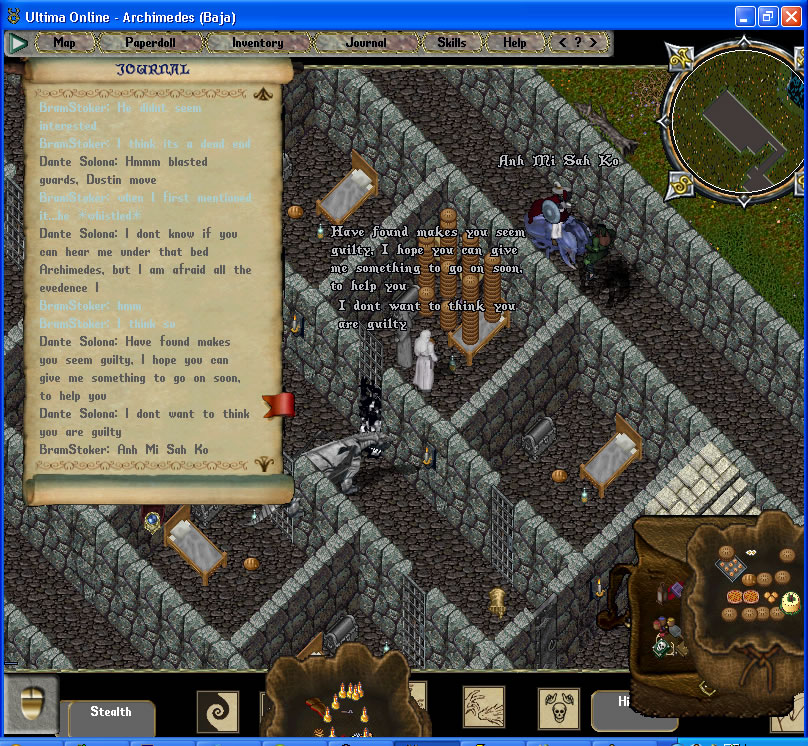Minimize the Ultima Online window

(x=745, y=16)
